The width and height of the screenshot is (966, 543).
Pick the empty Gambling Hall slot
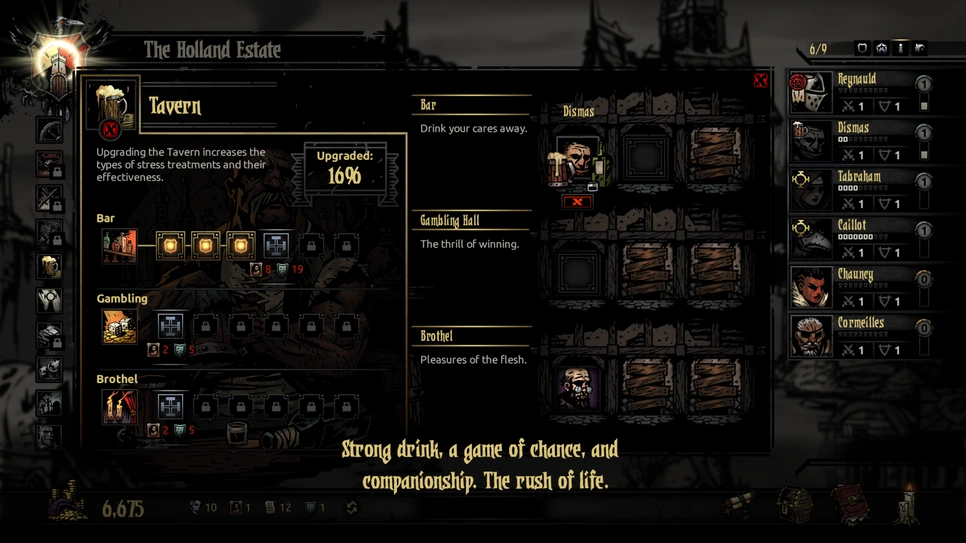pos(578,271)
